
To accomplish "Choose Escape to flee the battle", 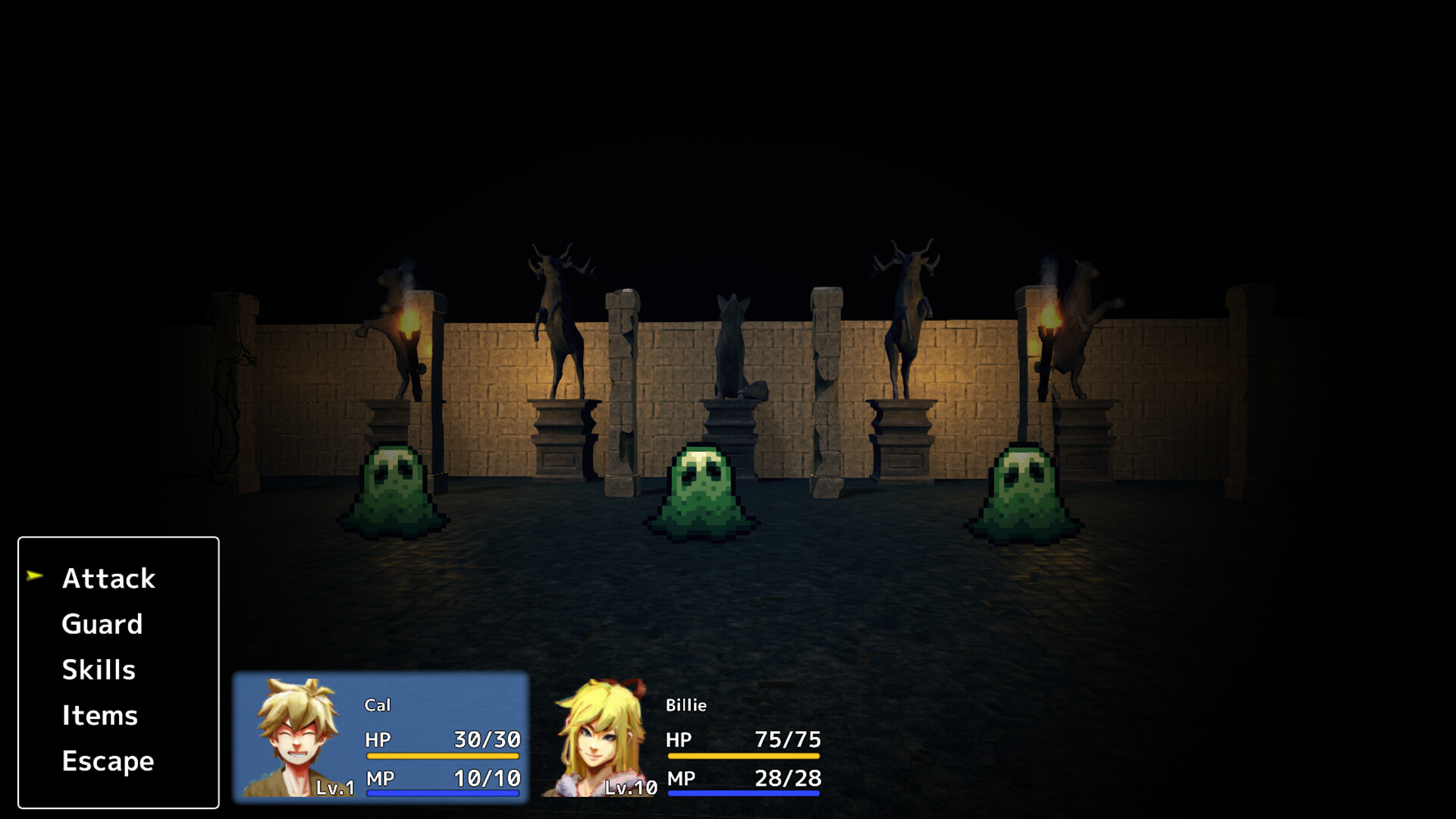I will pos(107,761).
